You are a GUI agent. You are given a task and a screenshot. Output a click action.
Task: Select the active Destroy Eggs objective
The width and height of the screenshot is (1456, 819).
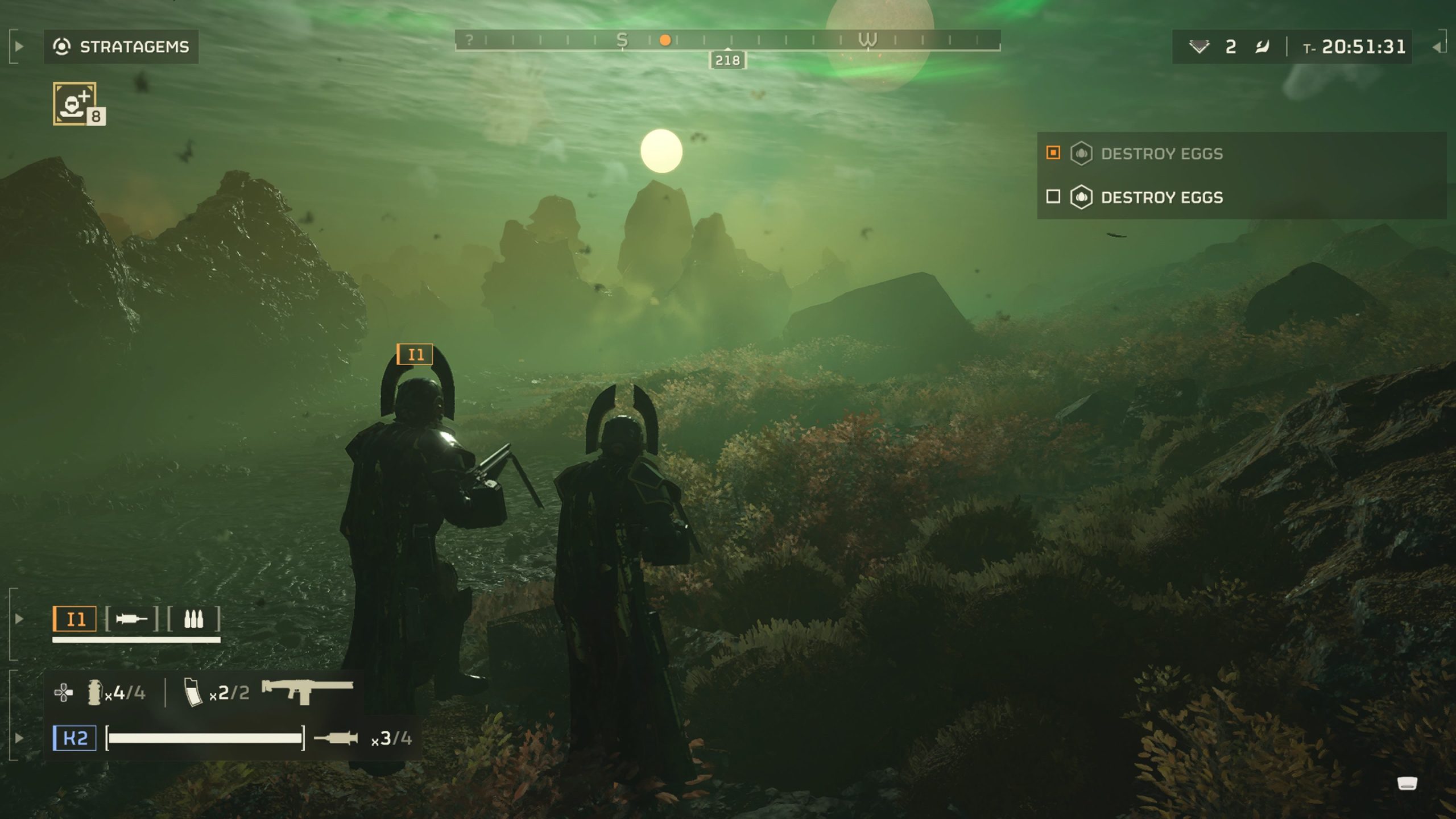click(1161, 154)
